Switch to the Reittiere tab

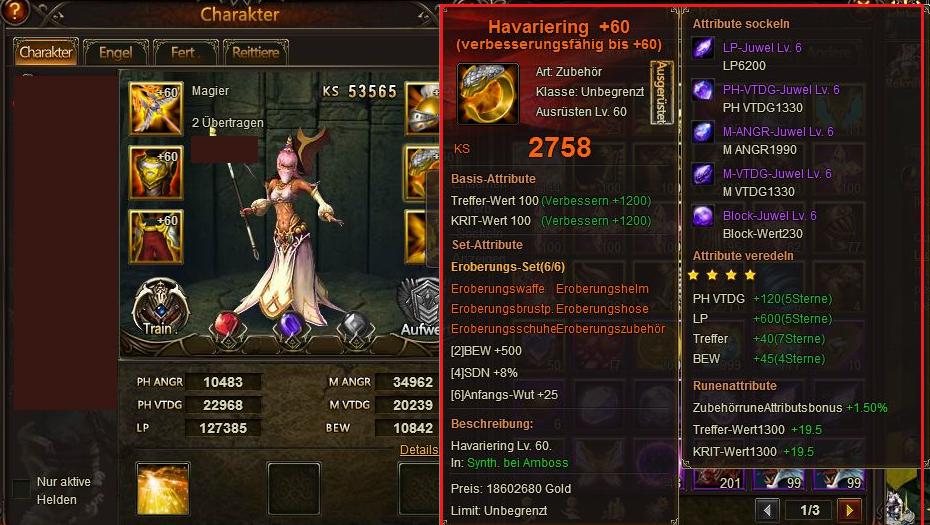(257, 52)
